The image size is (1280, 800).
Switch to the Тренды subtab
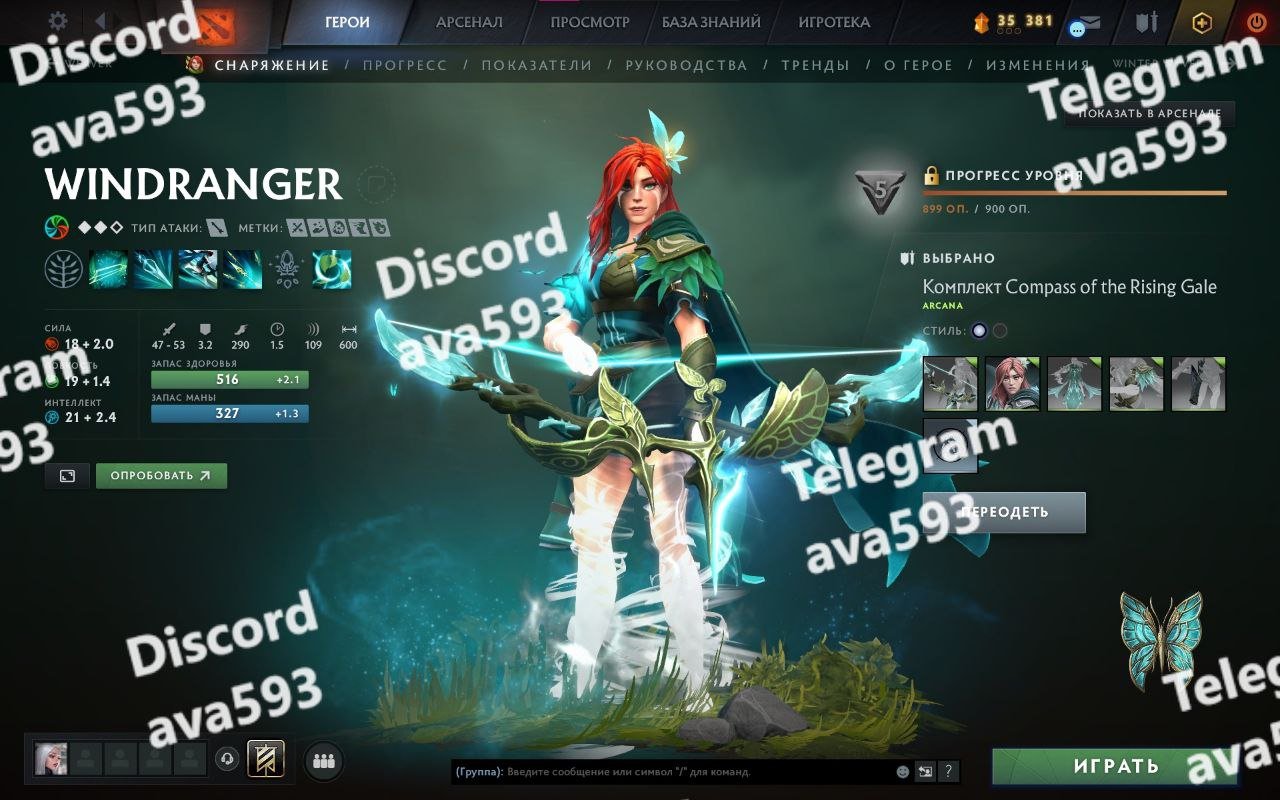(x=815, y=65)
